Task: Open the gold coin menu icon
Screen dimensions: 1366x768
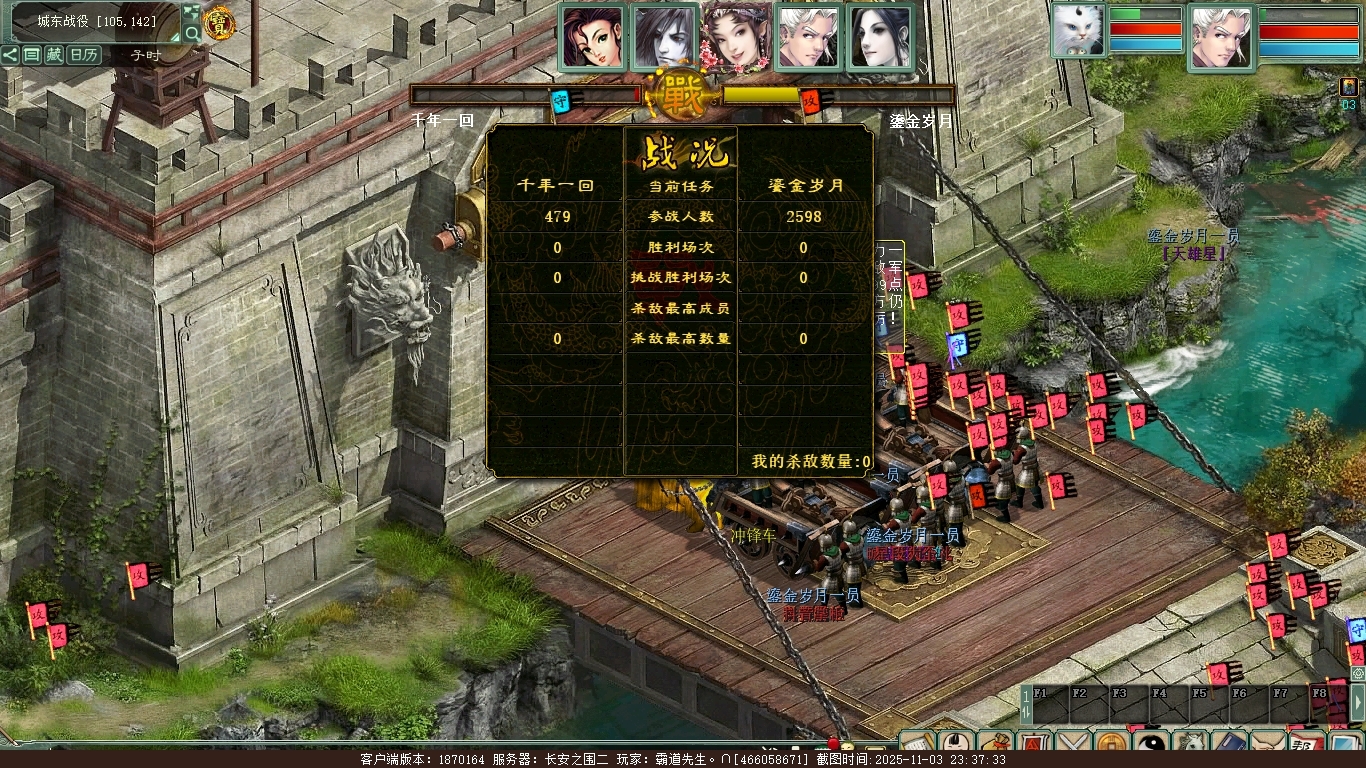Action: pos(1111,746)
